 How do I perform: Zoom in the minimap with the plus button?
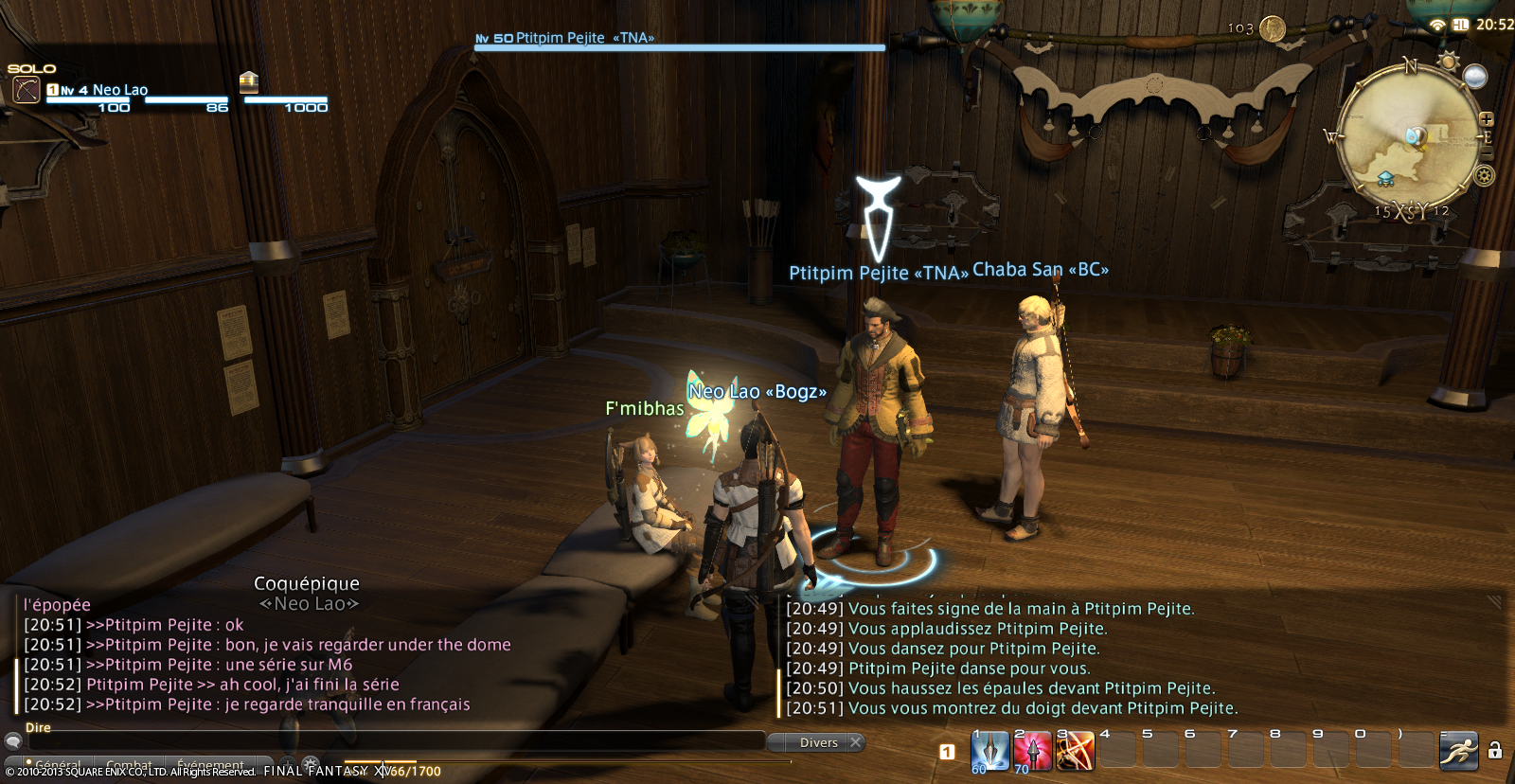point(1487,119)
